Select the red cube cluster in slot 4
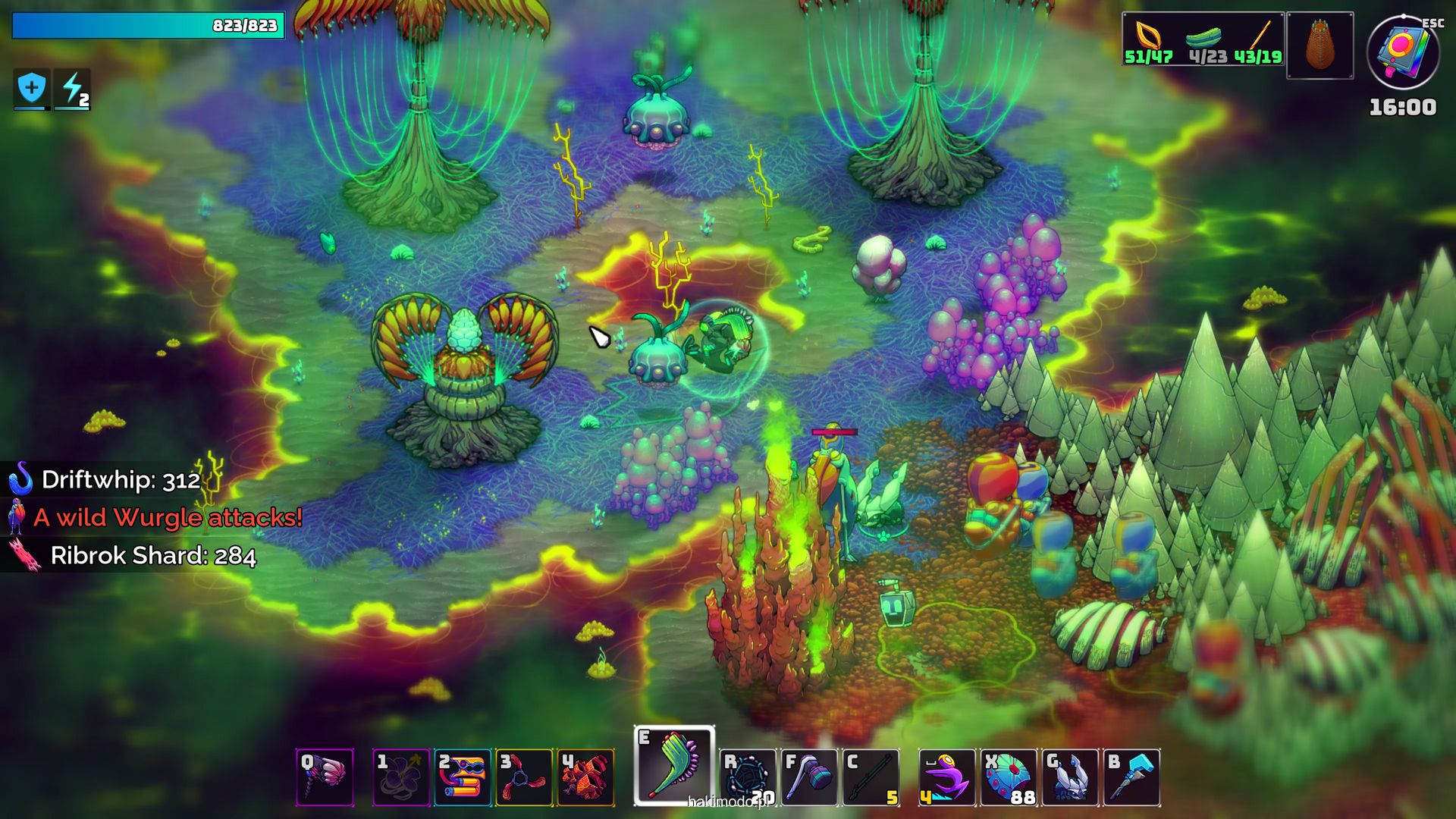 click(585, 777)
